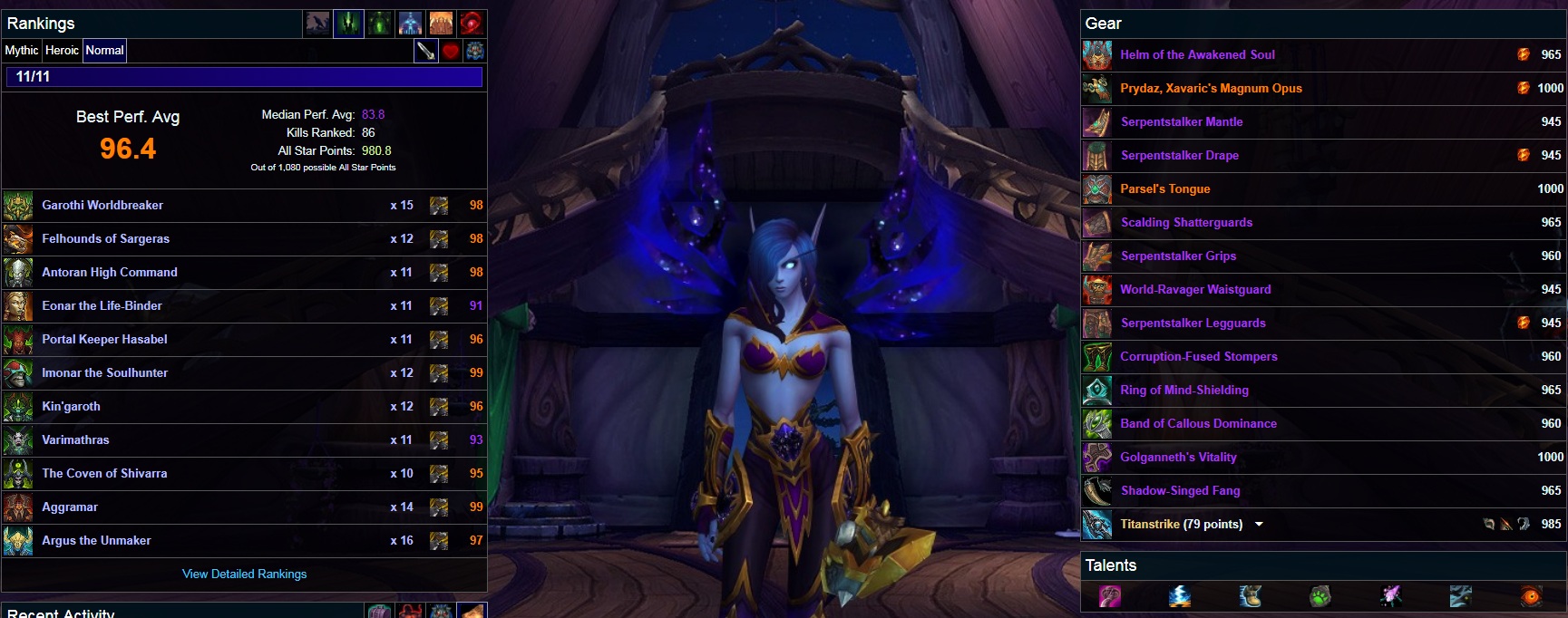Select the red circle raid icon in Rankings header
Viewport: 1568px width, 618px height.
point(471,24)
